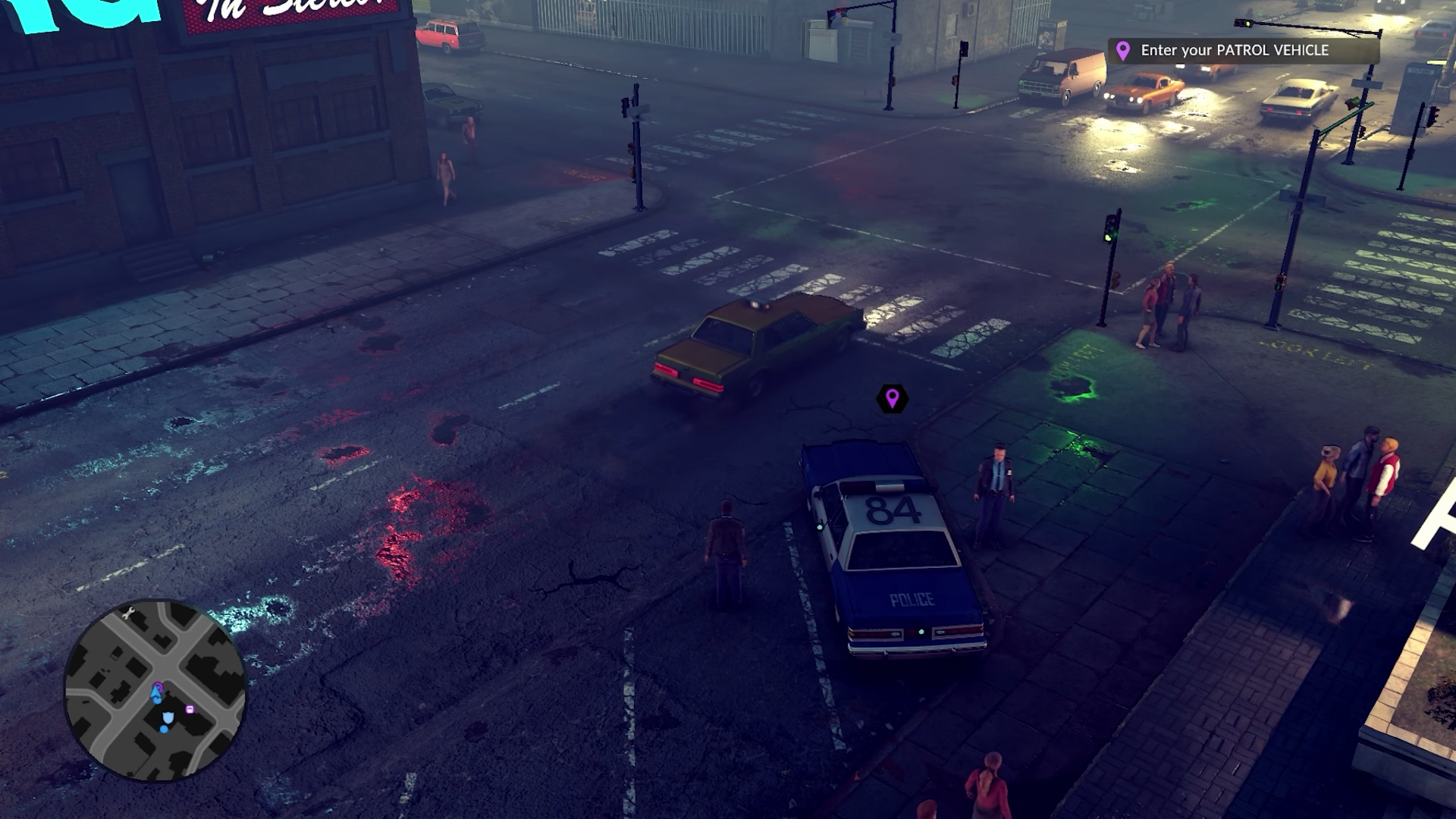
Task: Click the purple map pin in the objective banner
Action: point(1125,52)
